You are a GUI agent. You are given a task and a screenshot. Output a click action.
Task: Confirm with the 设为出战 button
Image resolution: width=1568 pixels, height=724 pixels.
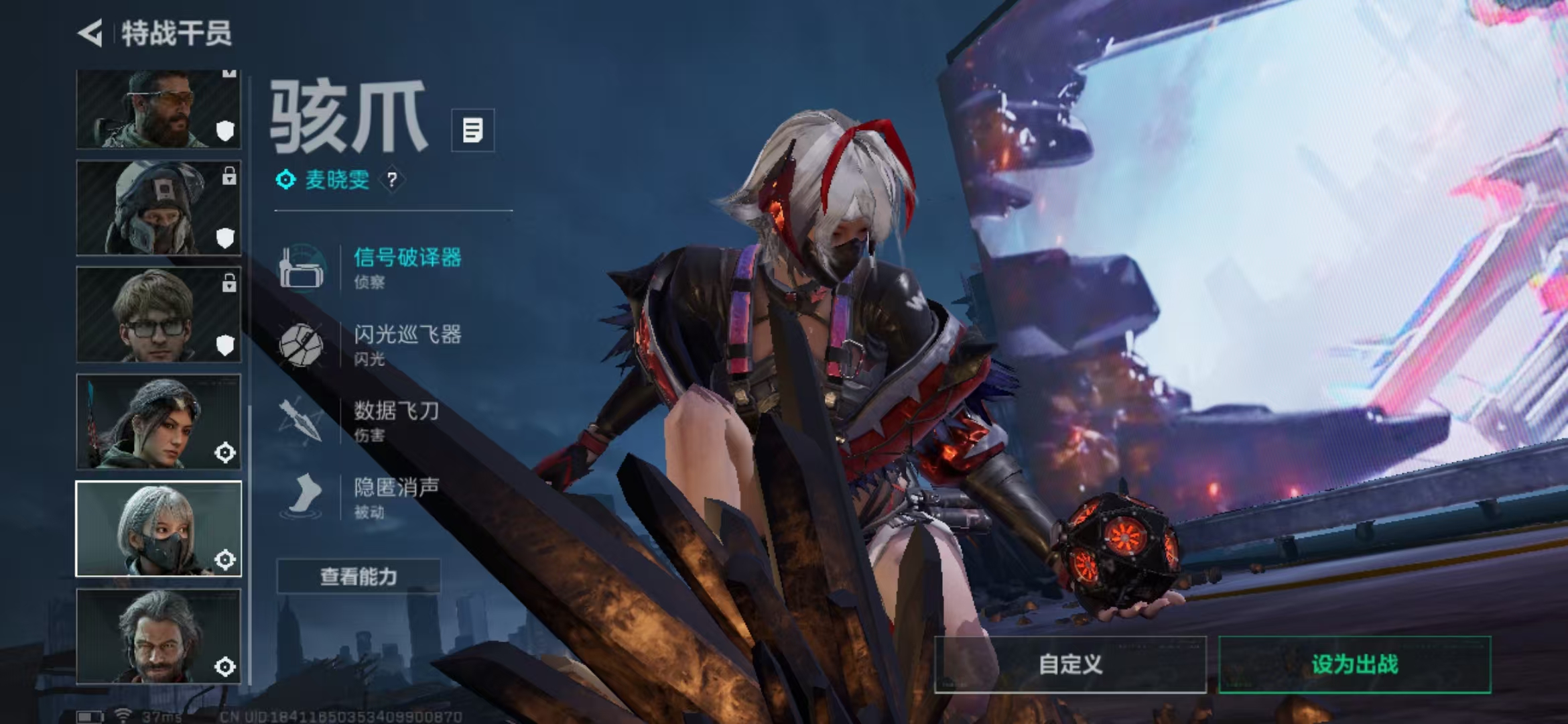click(1354, 664)
